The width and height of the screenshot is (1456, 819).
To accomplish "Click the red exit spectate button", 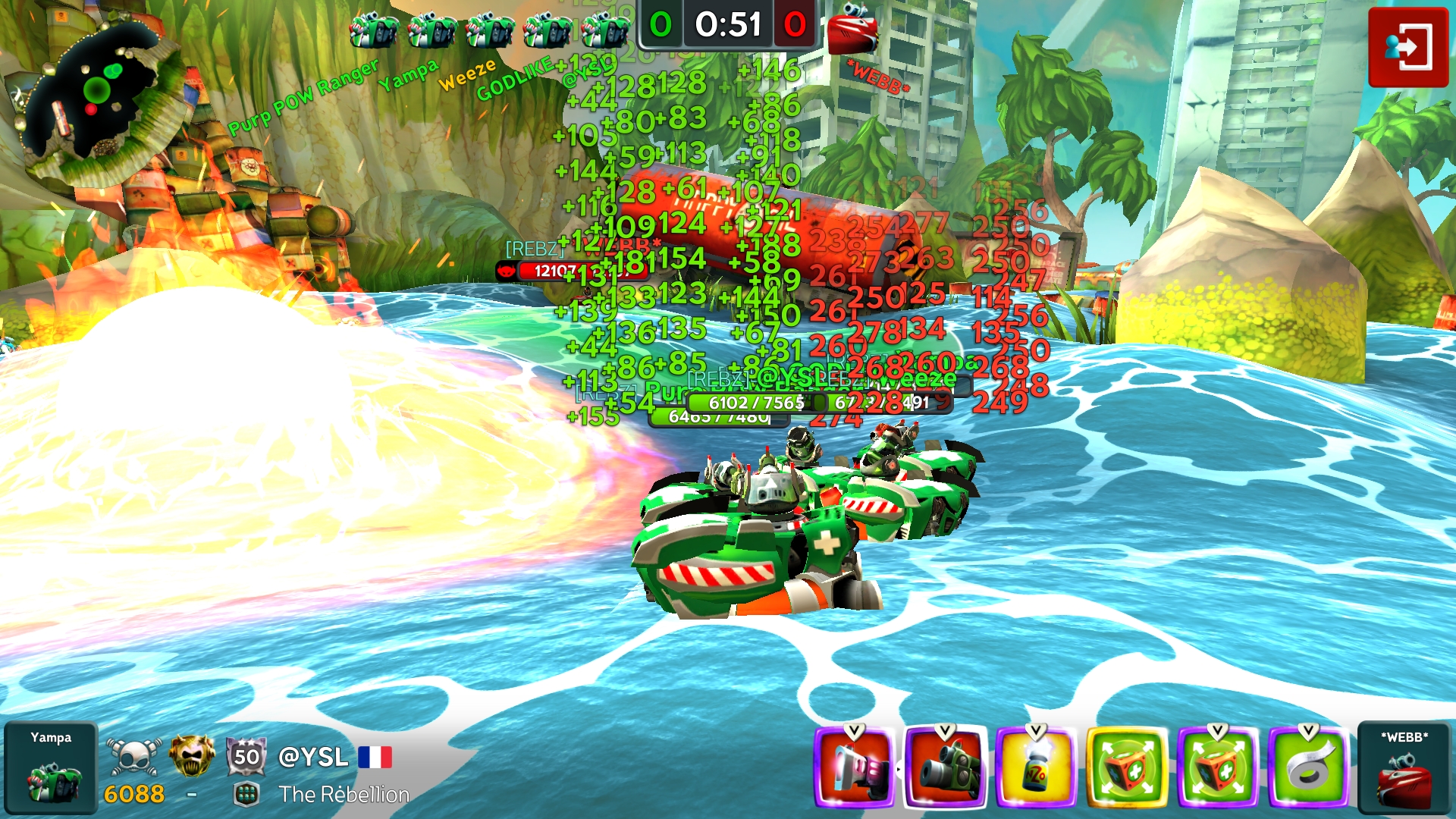I will pyautogui.click(x=1407, y=47).
